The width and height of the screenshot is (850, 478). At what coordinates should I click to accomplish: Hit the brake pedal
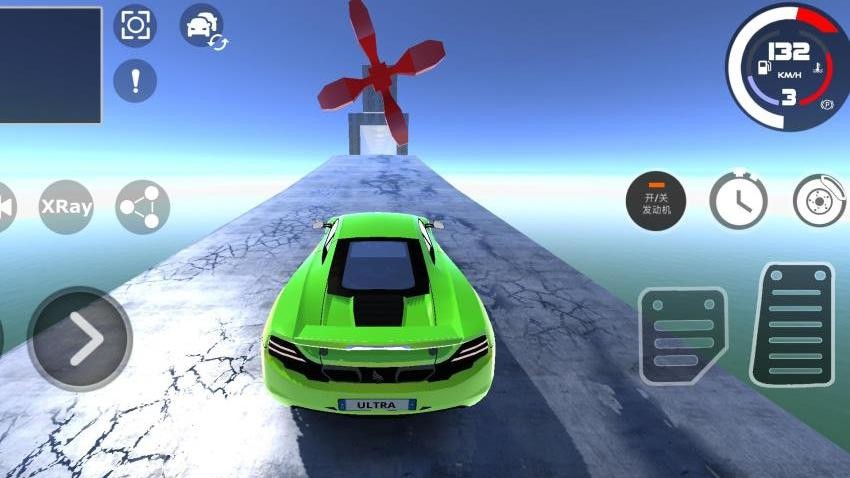click(684, 336)
